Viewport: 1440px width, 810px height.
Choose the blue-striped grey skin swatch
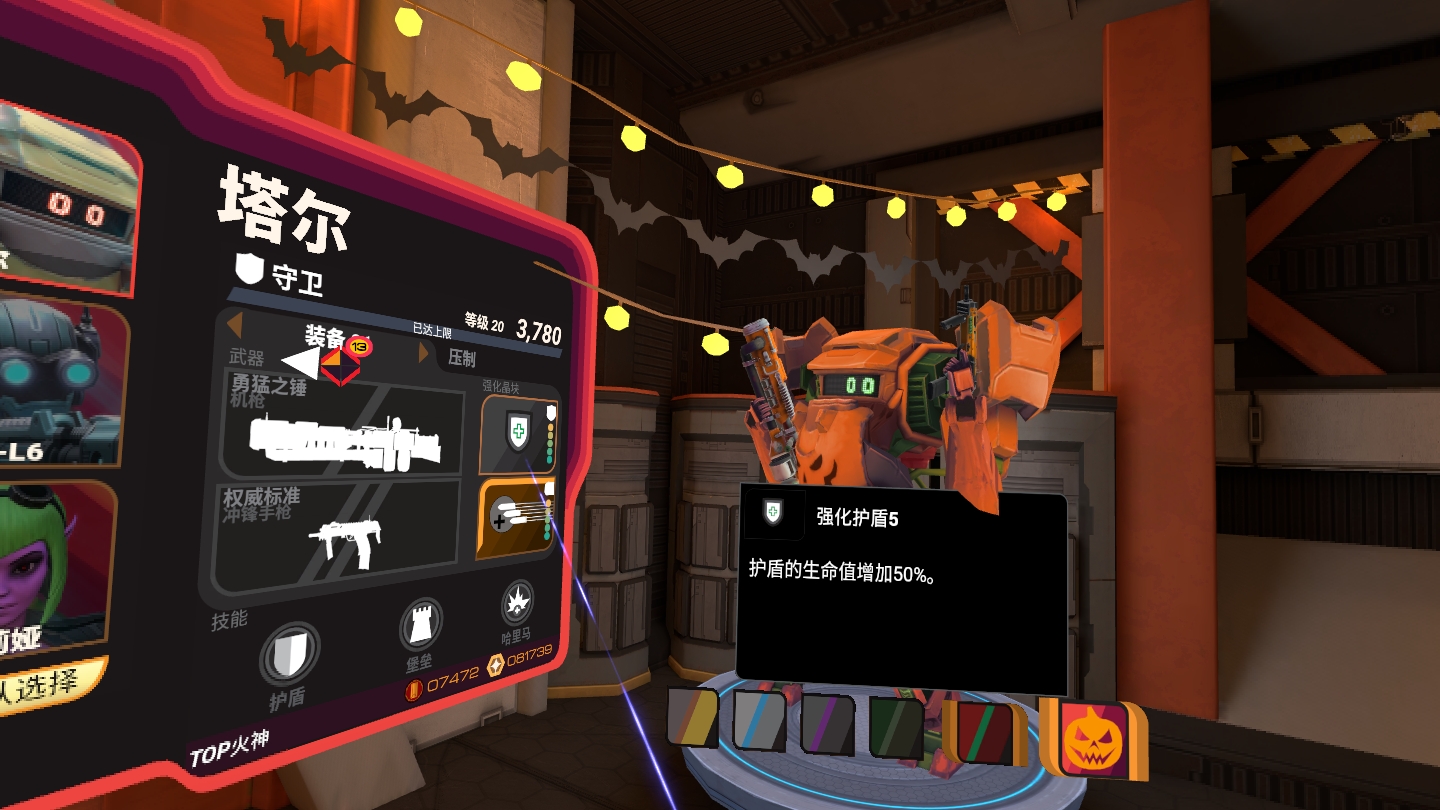coord(760,720)
